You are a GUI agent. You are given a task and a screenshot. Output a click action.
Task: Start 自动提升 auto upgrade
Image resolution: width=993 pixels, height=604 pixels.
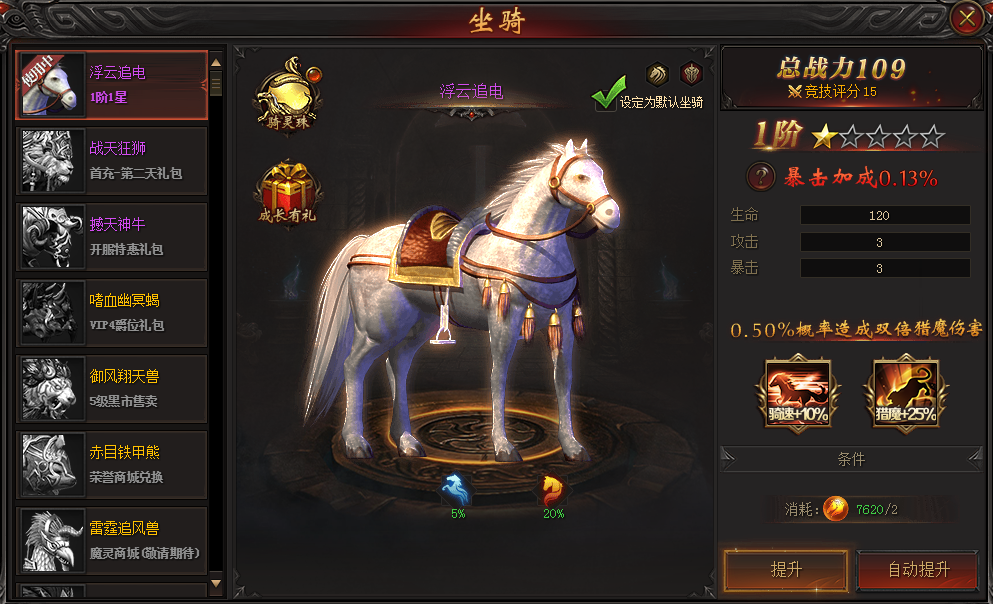[x=918, y=570]
